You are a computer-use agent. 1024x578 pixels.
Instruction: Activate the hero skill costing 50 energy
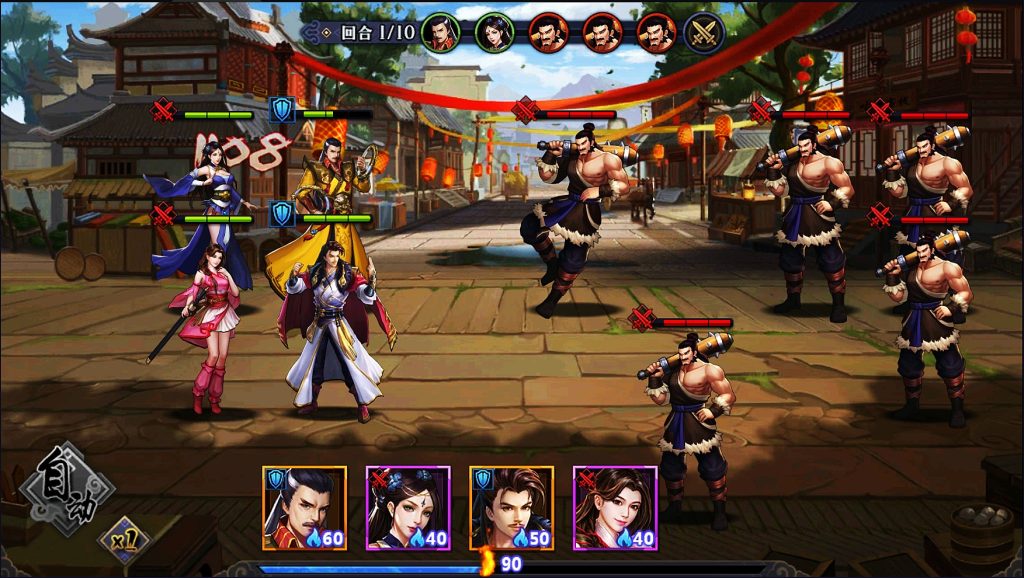coord(511,508)
